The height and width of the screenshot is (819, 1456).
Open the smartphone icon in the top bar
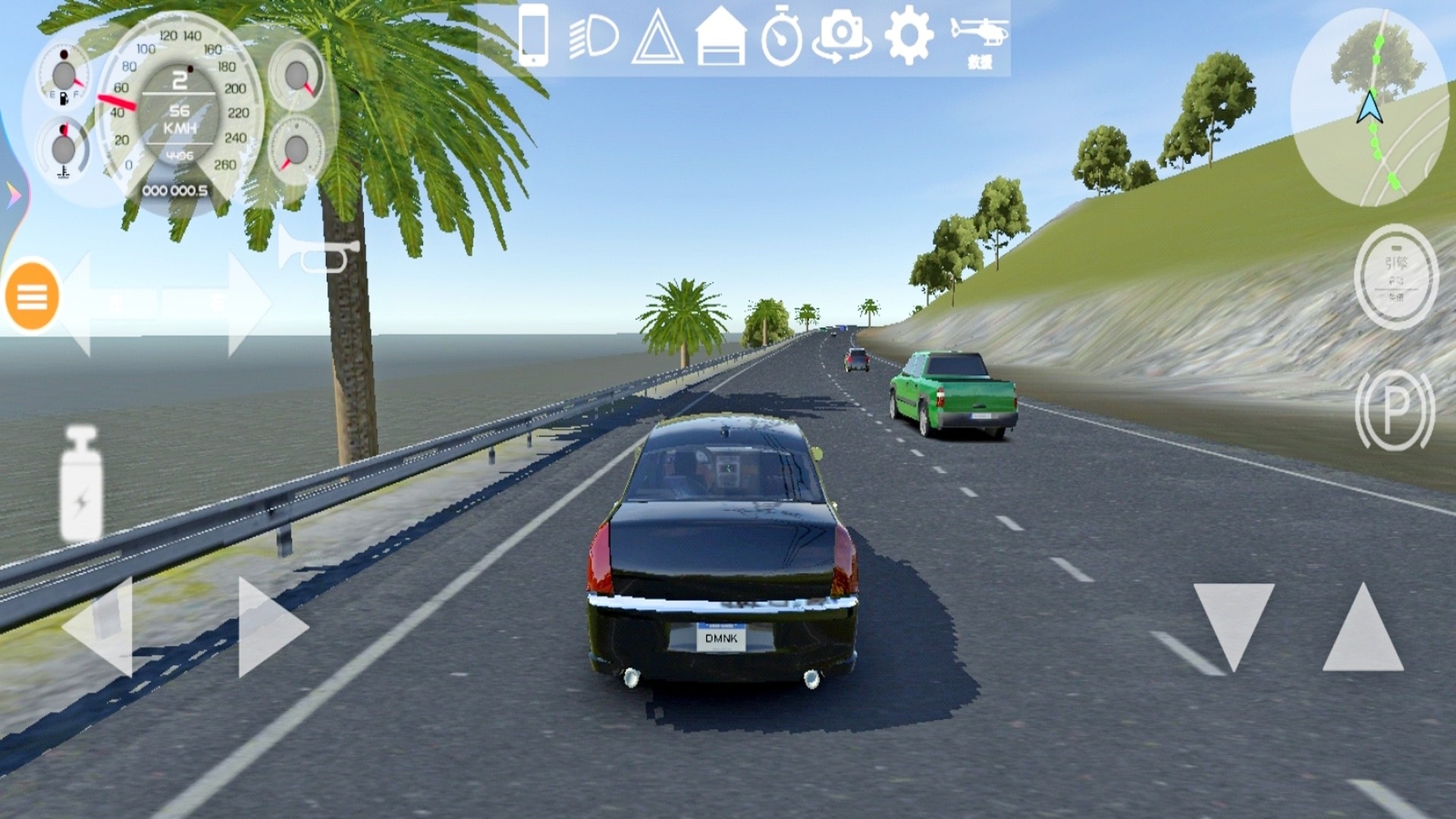pyautogui.click(x=533, y=36)
